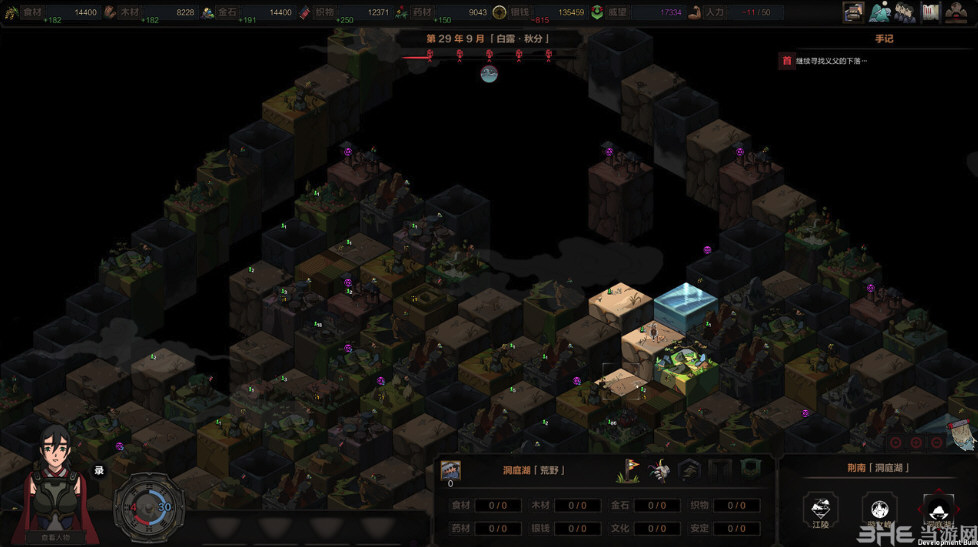Open the scroll book icon
This screenshot has width=978, height=547.
coord(930,12)
